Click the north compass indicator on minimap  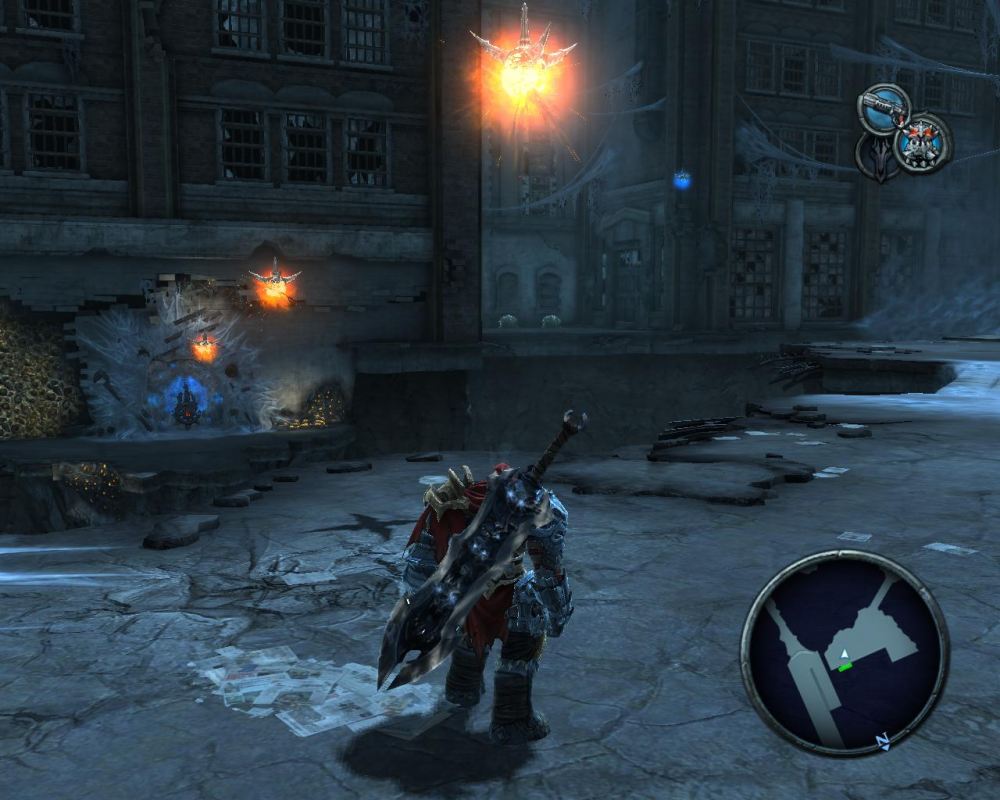[x=883, y=741]
